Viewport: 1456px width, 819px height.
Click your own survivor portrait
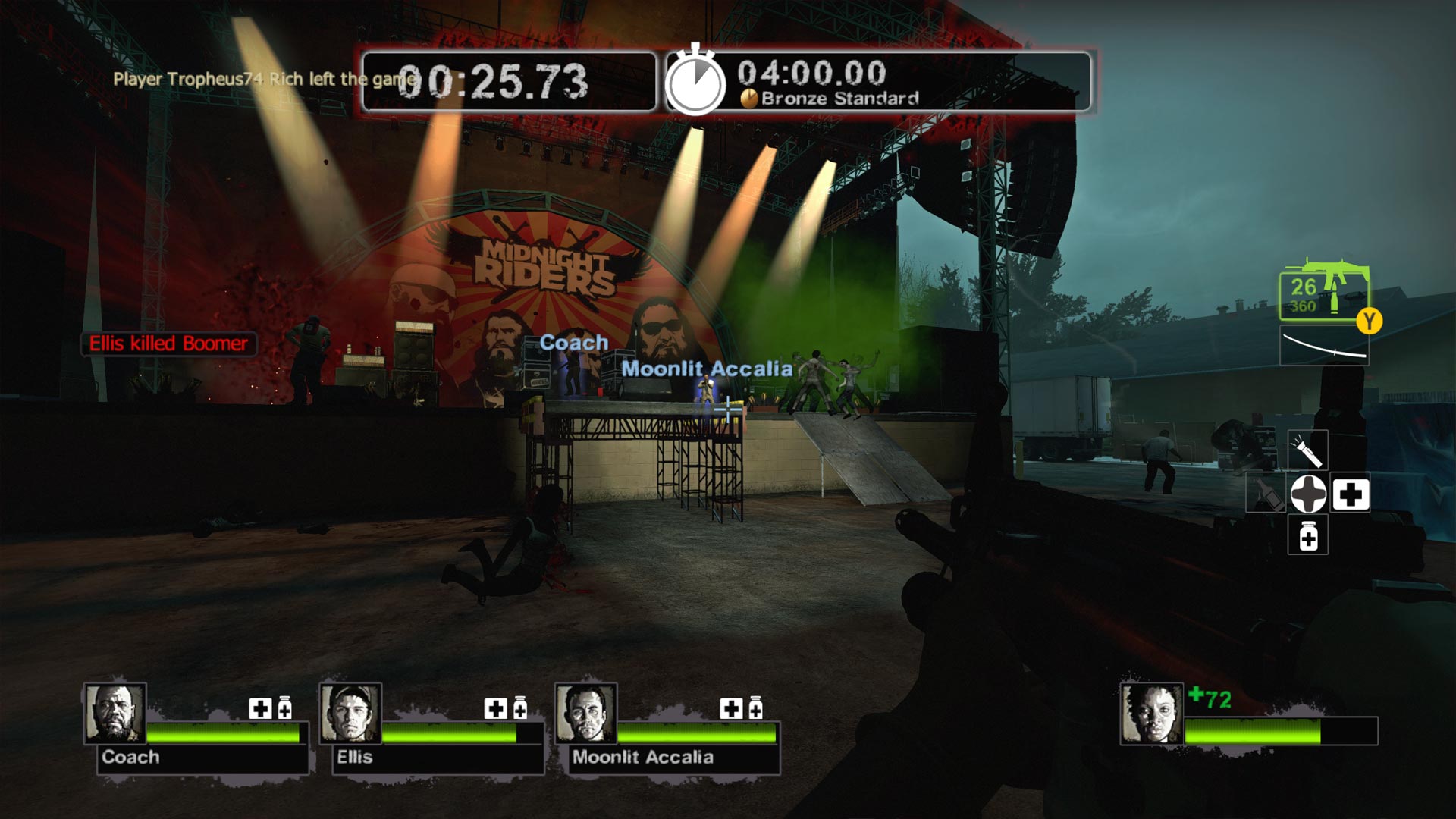pos(1151,714)
